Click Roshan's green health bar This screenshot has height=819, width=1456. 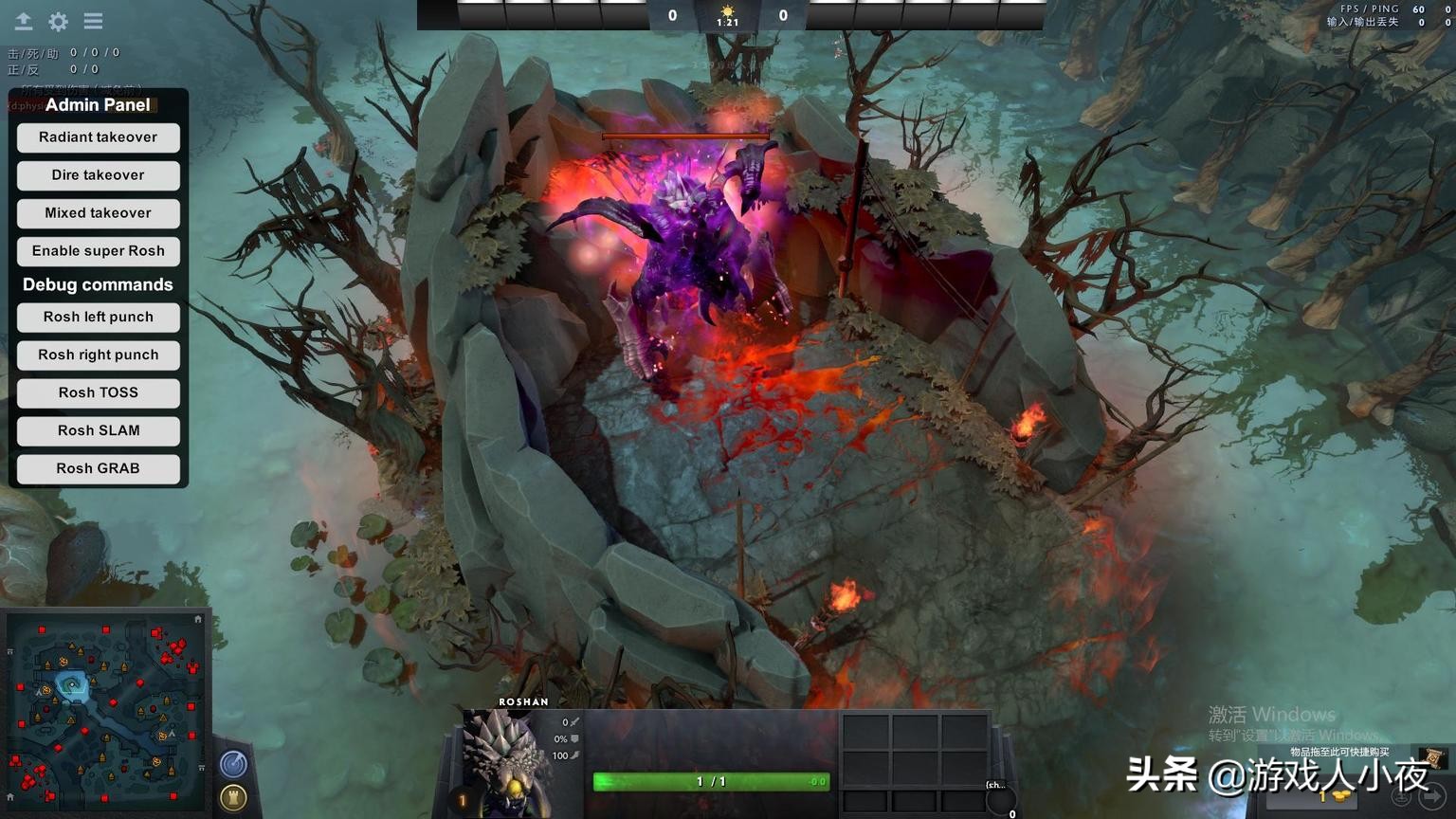[709, 781]
